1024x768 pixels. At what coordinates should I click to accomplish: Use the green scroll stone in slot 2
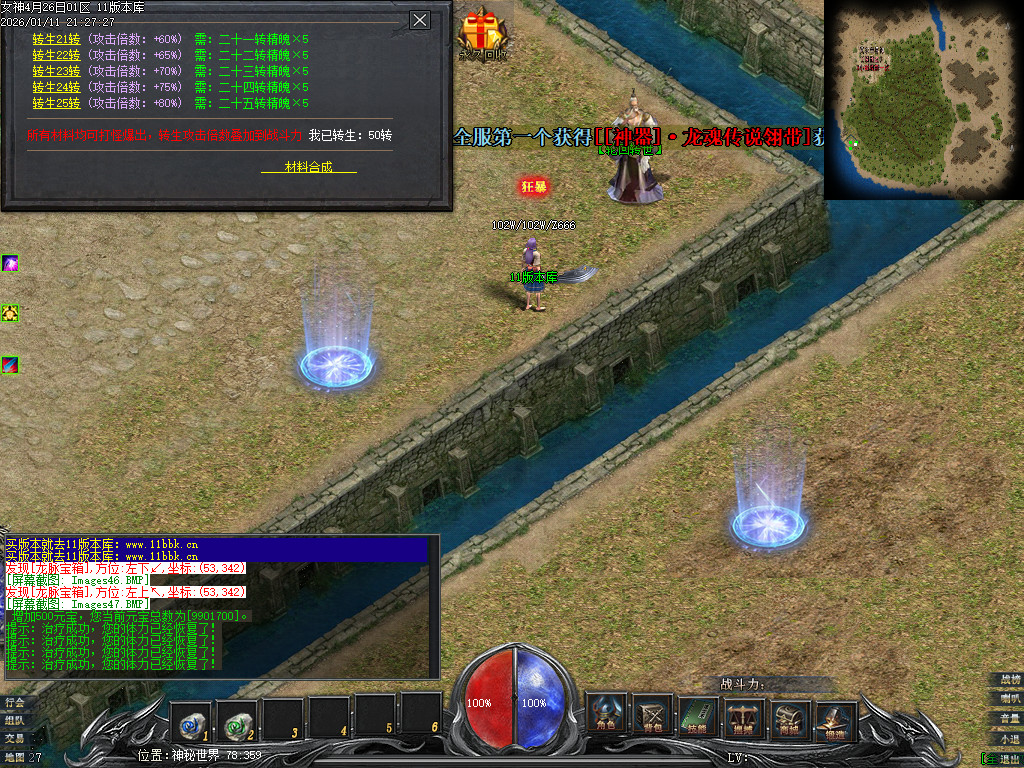pos(236,717)
